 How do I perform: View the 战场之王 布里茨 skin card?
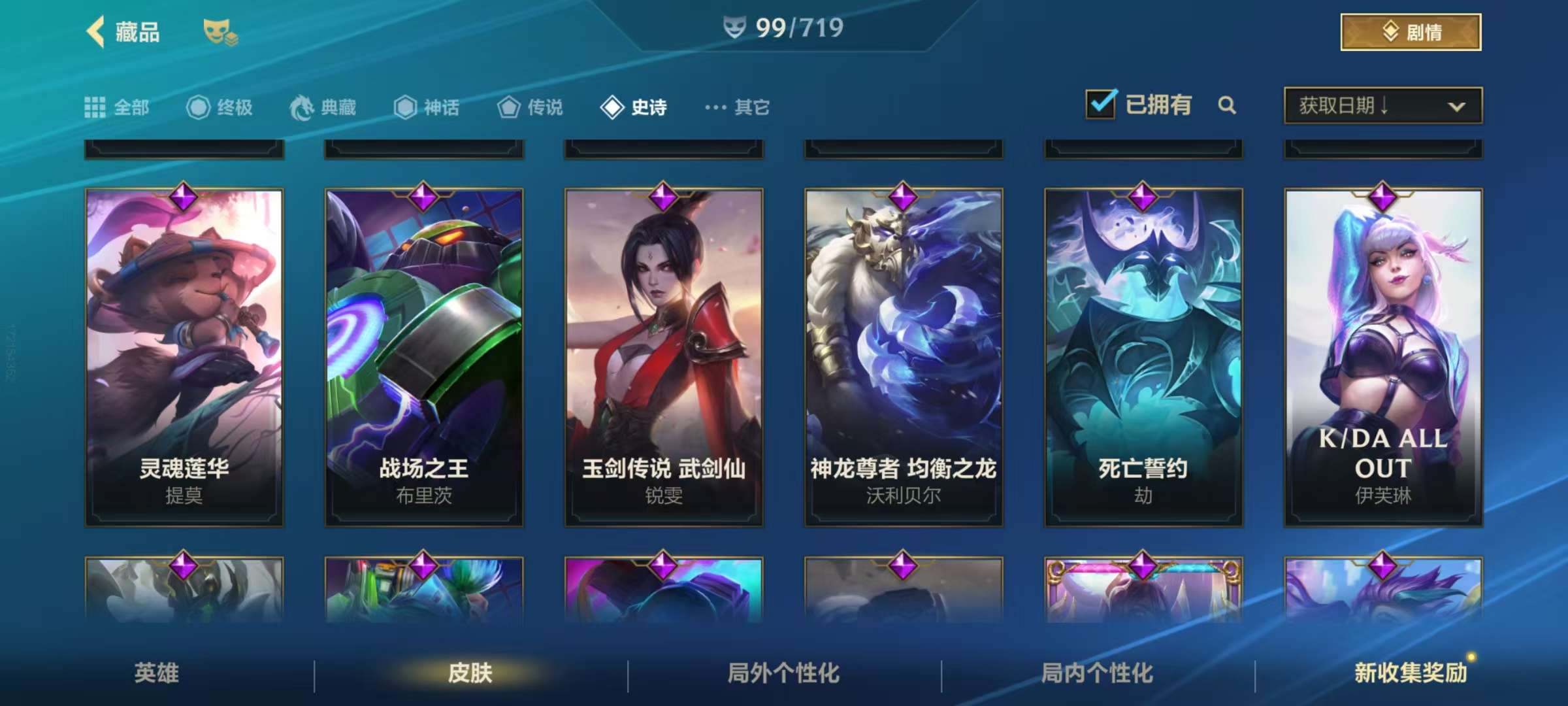pyautogui.click(x=424, y=357)
